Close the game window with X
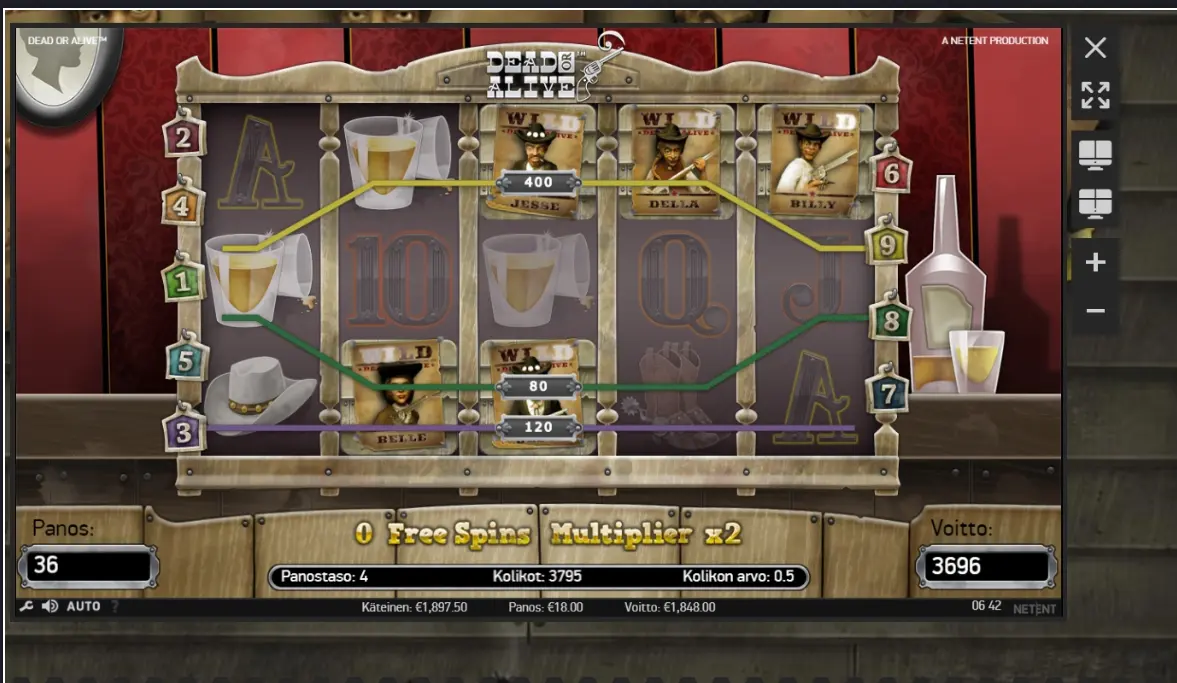This screenshot has height=683, width=1177. point(1095,47)
